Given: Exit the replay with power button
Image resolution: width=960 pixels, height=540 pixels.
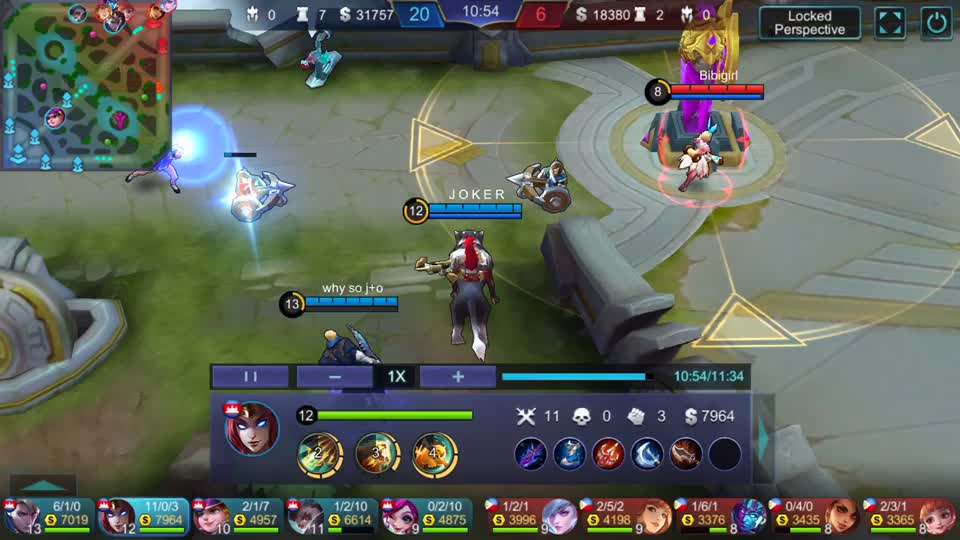Looking at the screenshot, I should [937, 23].
